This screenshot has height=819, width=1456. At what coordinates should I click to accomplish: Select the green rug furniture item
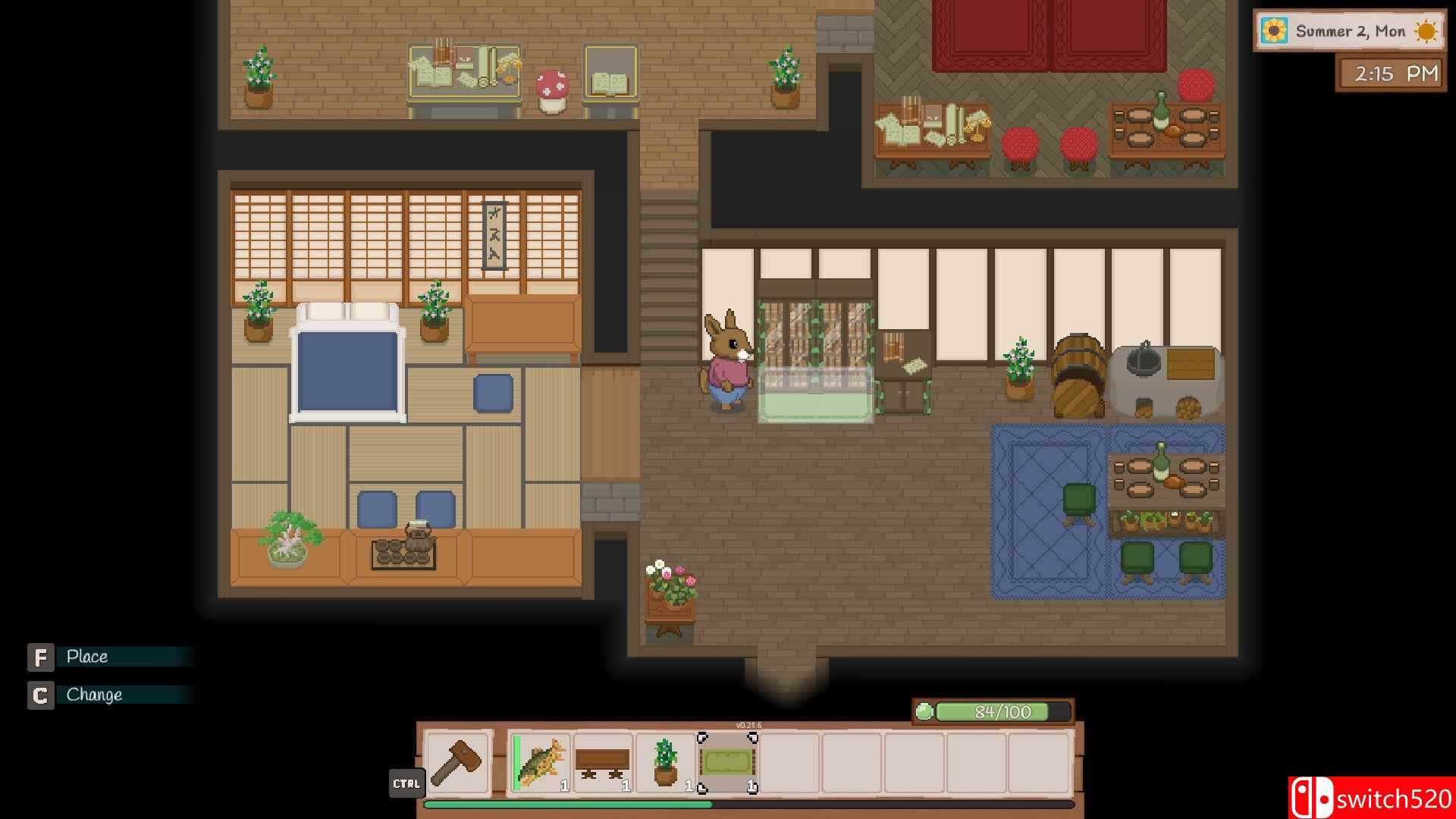point(726,764)
